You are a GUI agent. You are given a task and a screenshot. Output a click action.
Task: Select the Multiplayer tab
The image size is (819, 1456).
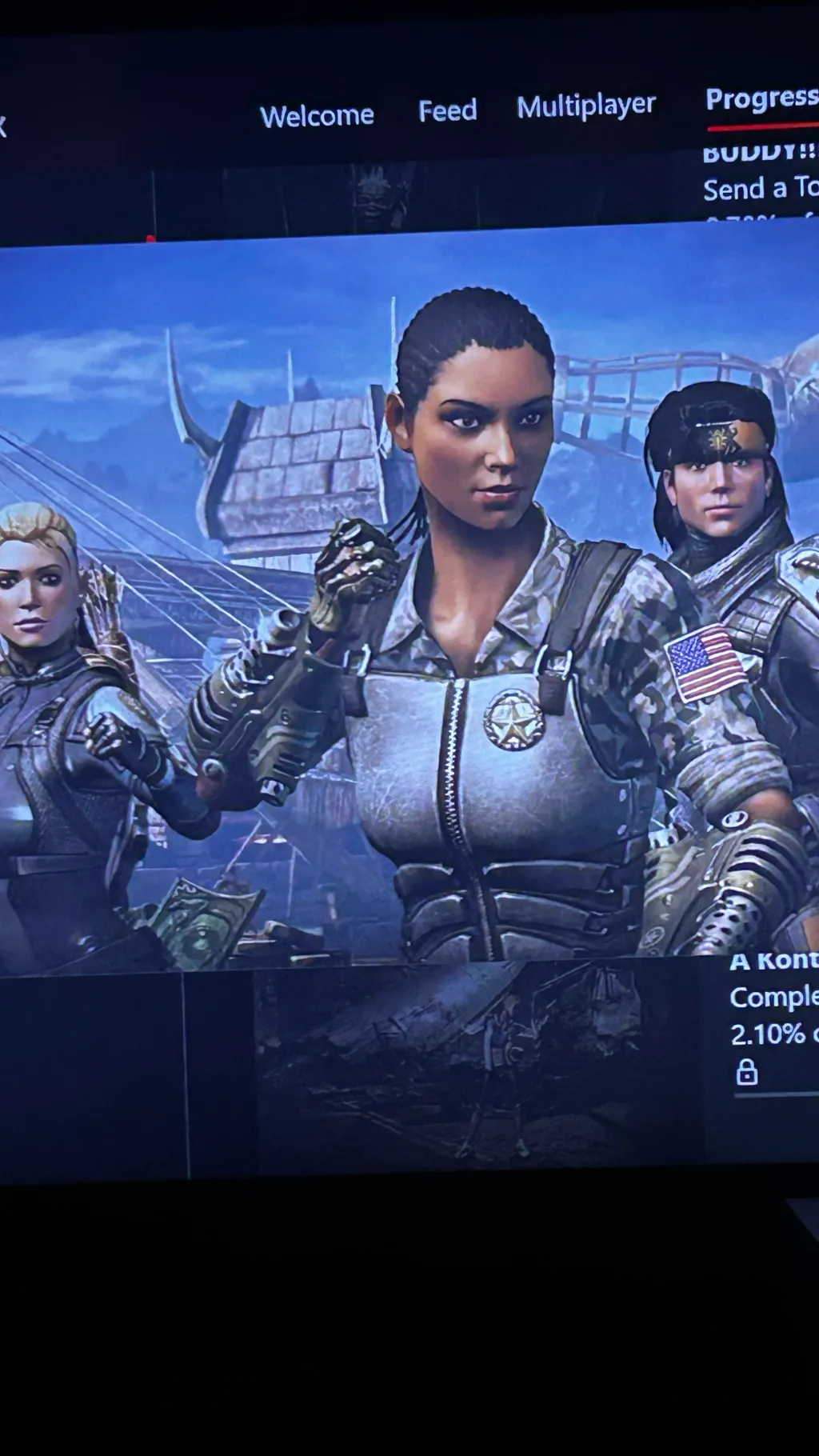tap(585, 106)
